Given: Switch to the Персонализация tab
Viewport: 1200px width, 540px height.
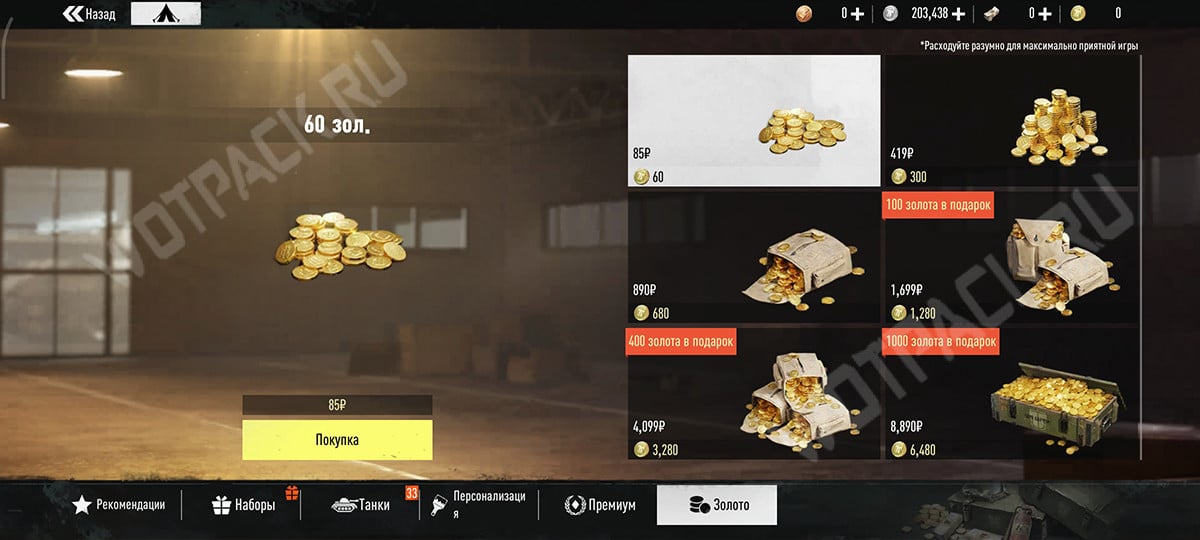Looking at the screenshot, I should point(484,505).
